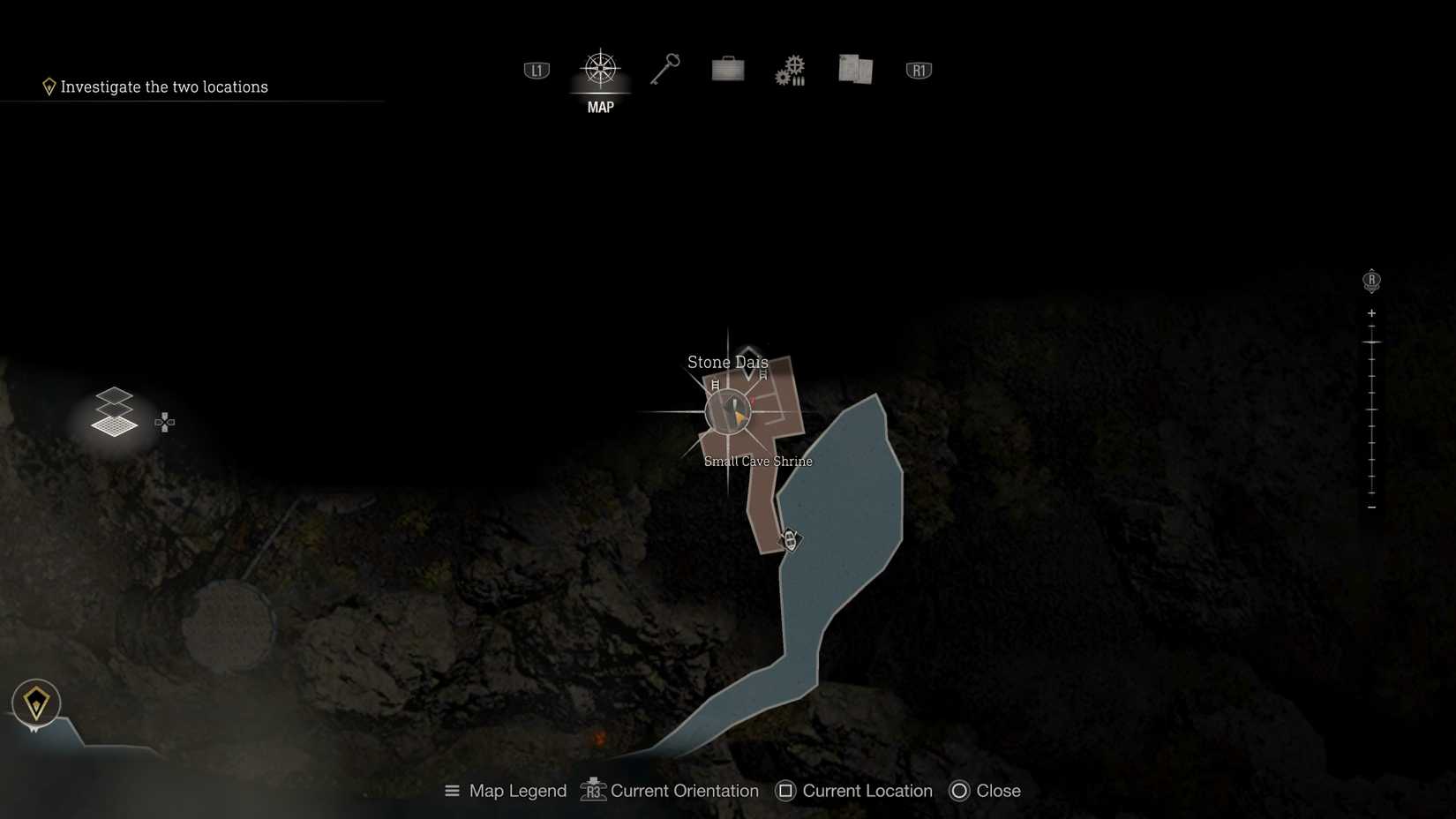
Task: Adjust the map zoom slider
Action: coord(1371,409)
